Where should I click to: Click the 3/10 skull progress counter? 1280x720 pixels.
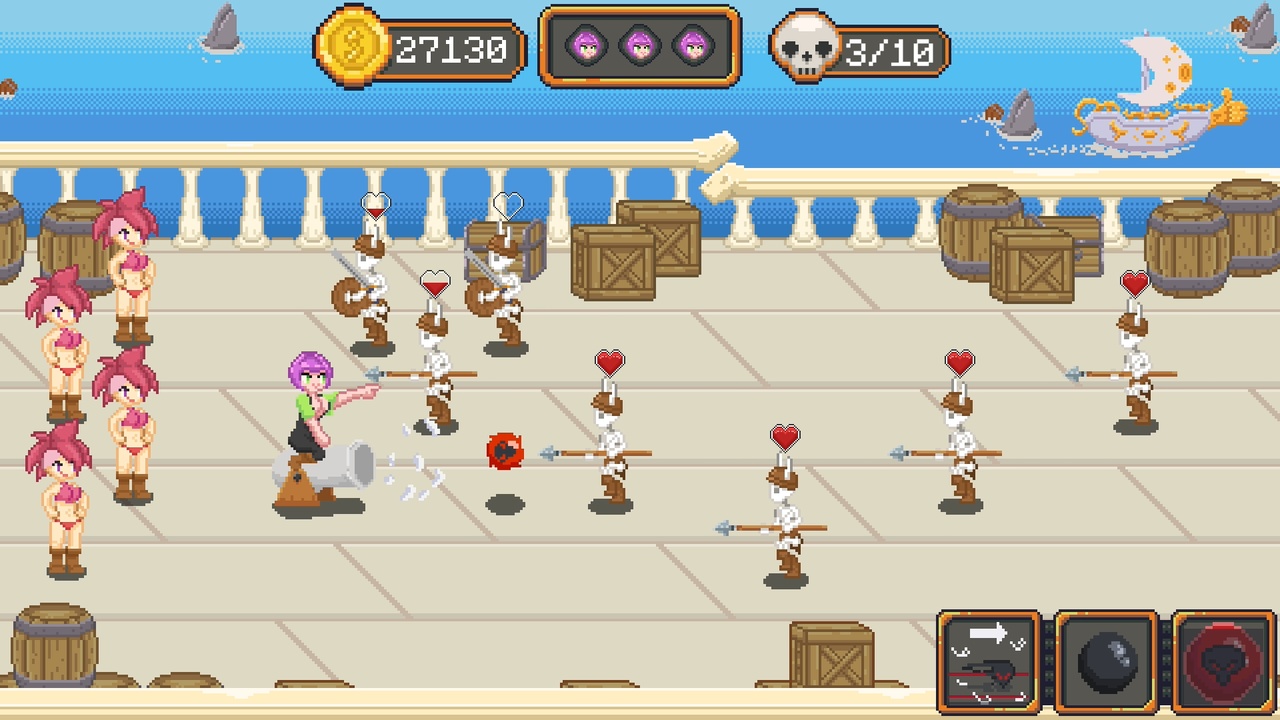click(889, 52)
